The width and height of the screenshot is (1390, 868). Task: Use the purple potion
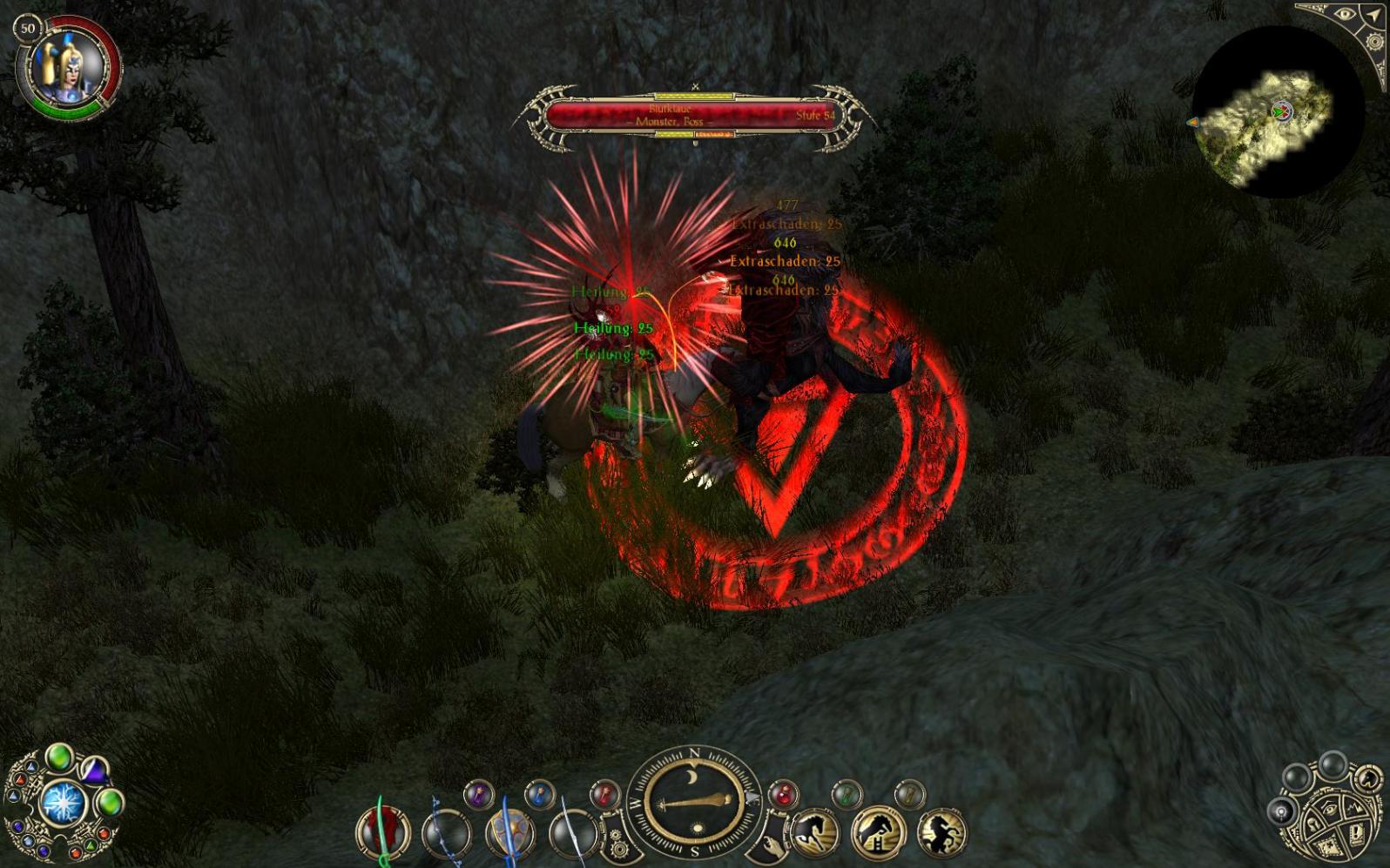click(x=478, y=794)
